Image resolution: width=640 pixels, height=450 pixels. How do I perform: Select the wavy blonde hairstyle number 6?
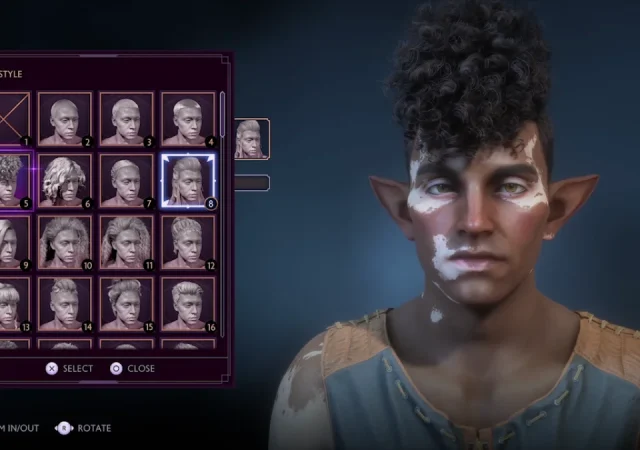coord(65,181)
